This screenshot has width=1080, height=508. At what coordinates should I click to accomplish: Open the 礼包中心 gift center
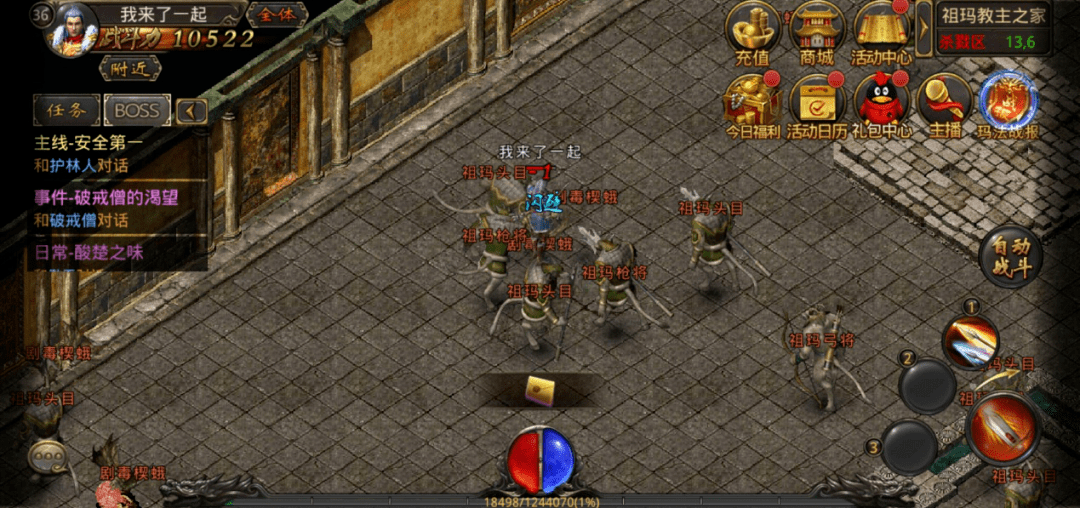click(881, 105)
